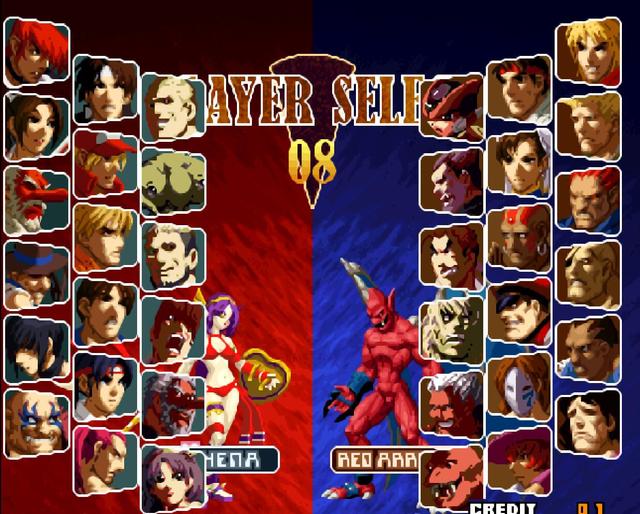Choose Terry Bogard in the red cap
Screen dimensions: 640x514
104,162
